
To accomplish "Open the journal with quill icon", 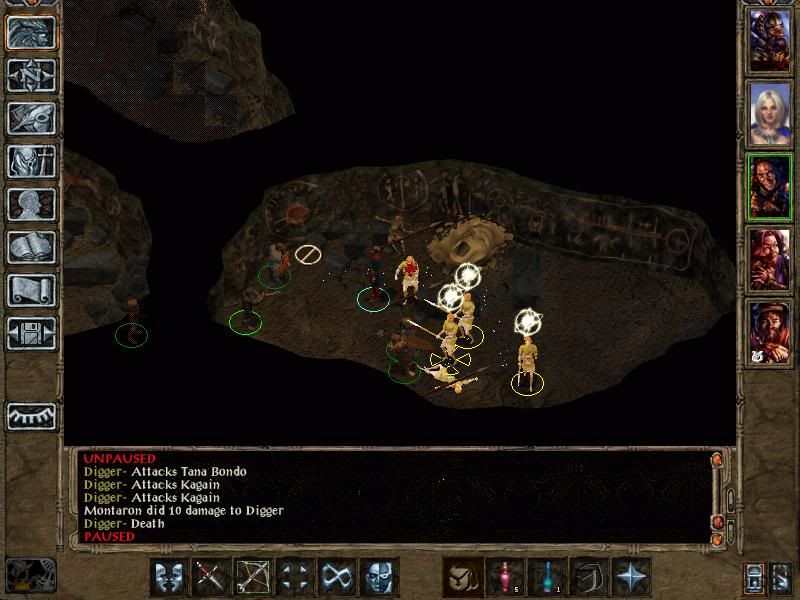I will click(31, 118).
